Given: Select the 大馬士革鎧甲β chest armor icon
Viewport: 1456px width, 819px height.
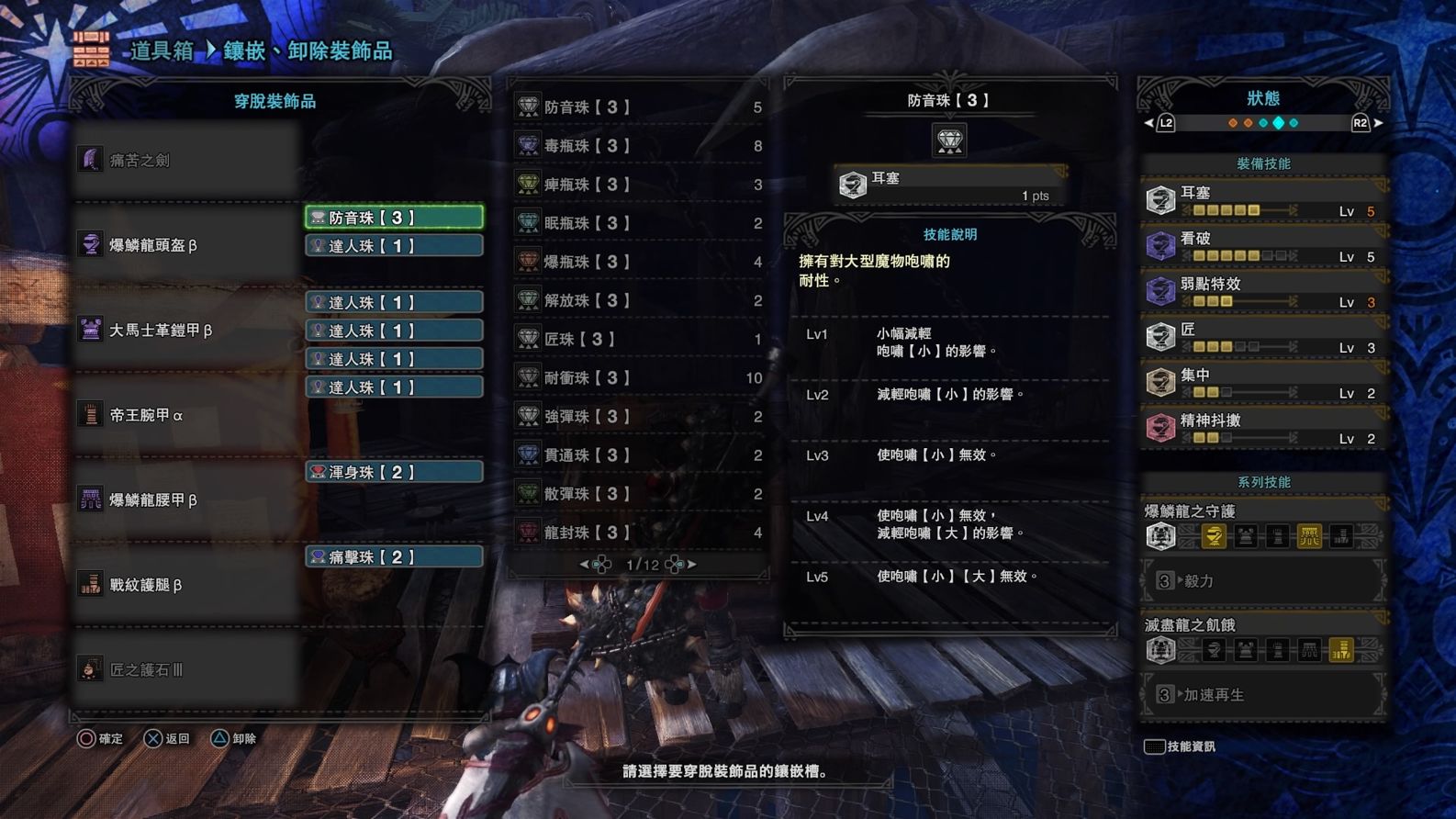Looking at the screenshot, I should pos(92,329).
